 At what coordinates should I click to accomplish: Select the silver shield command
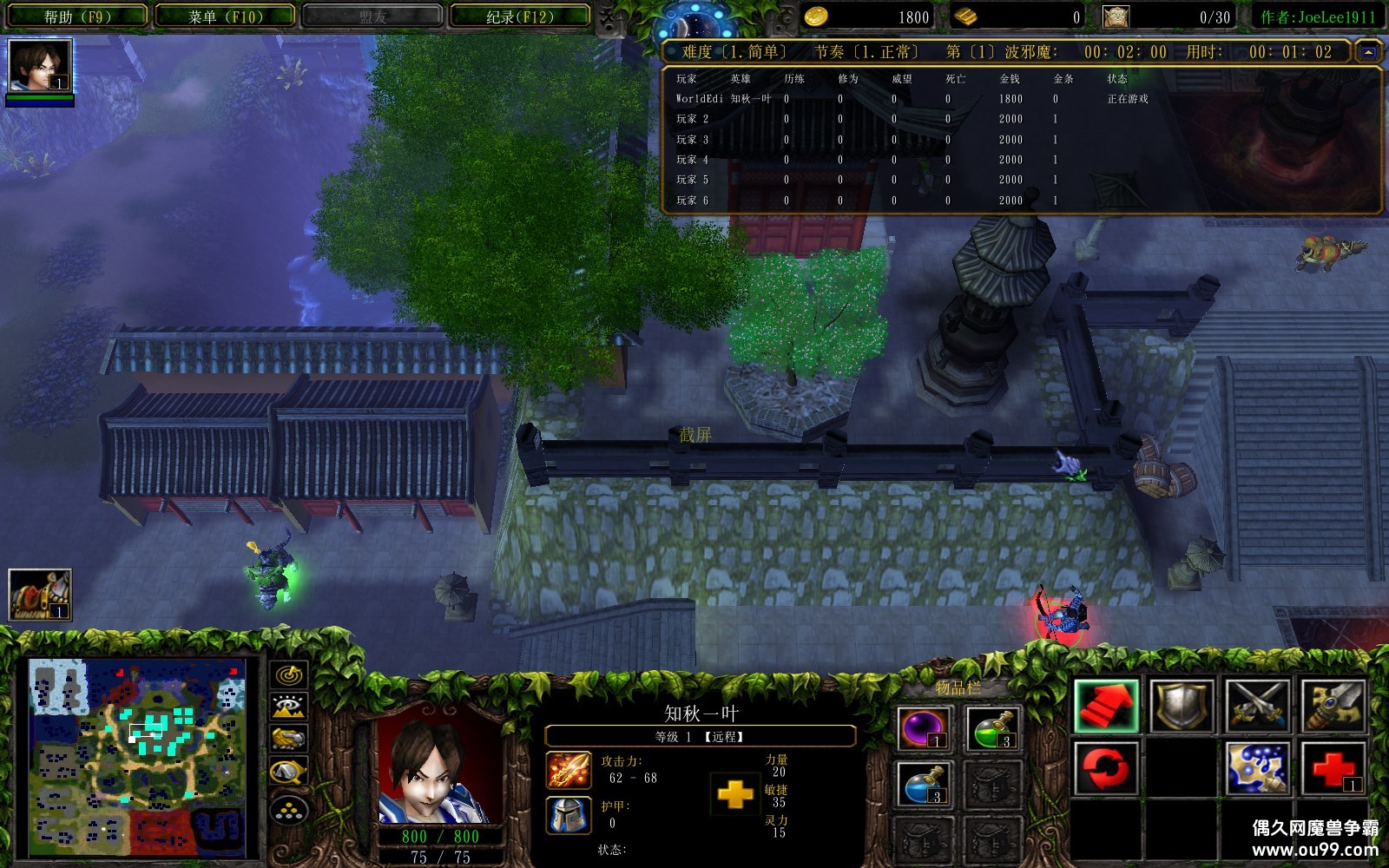1182,707
